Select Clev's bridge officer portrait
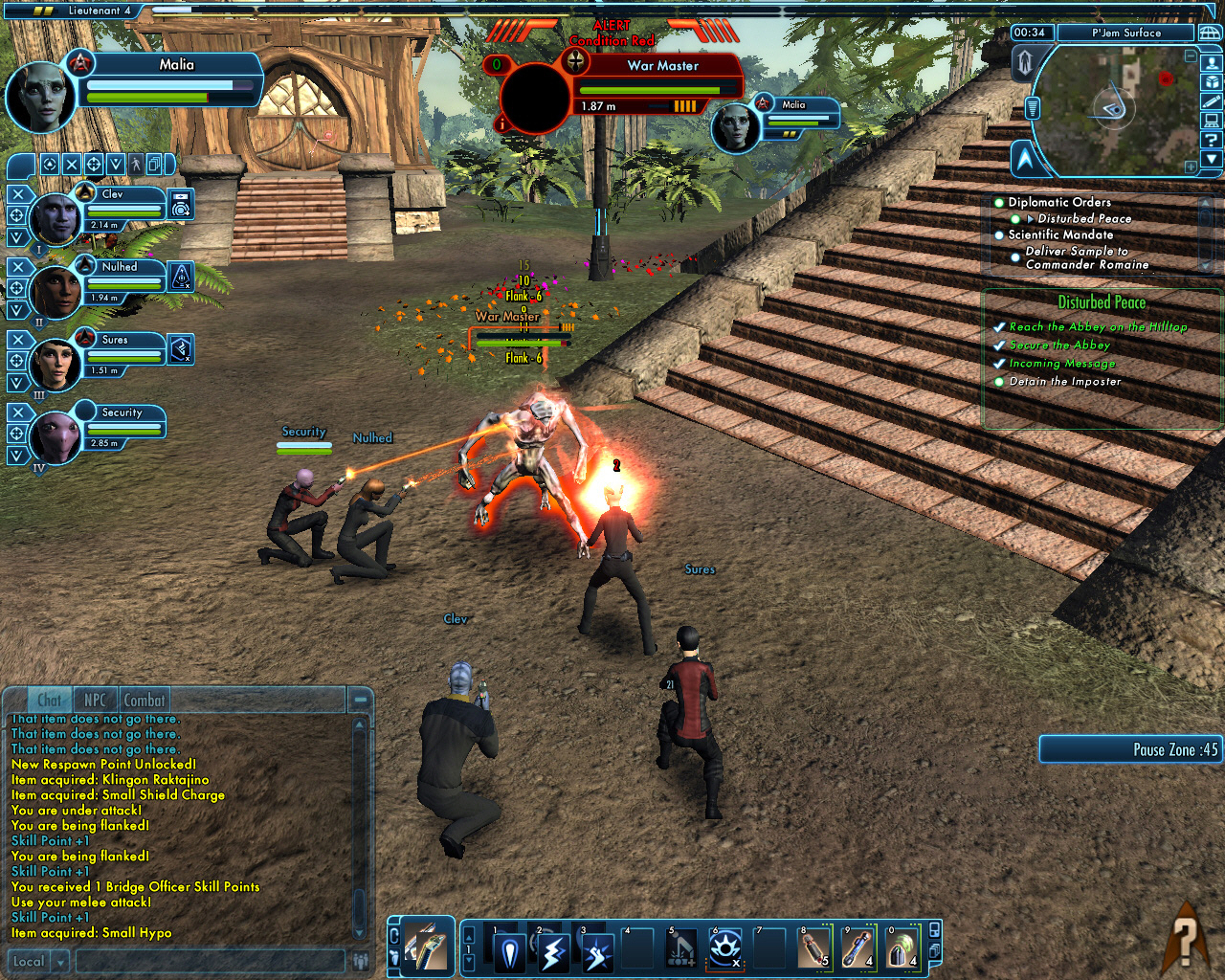This screenshot has height=980, width=1225. tap(56, 218)
